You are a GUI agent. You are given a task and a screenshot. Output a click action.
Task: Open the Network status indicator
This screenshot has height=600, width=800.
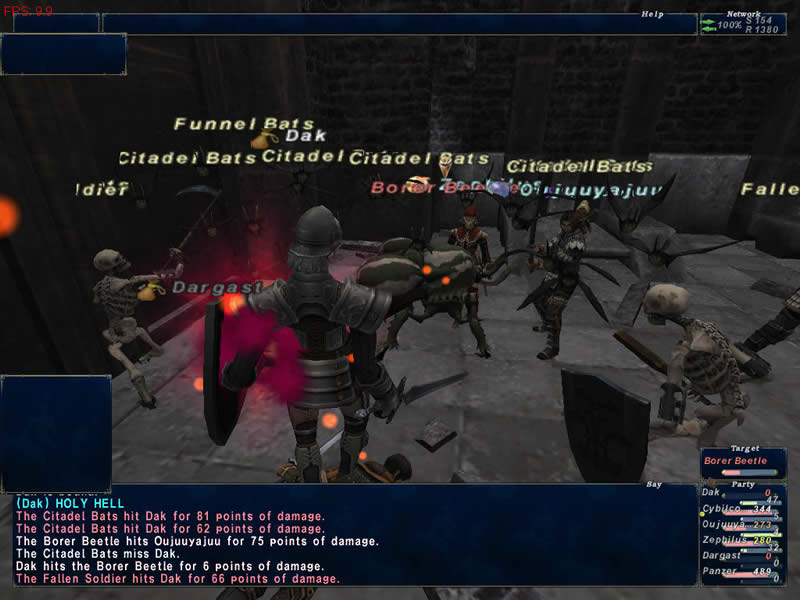pyautogui.click(x=742, y=24)
